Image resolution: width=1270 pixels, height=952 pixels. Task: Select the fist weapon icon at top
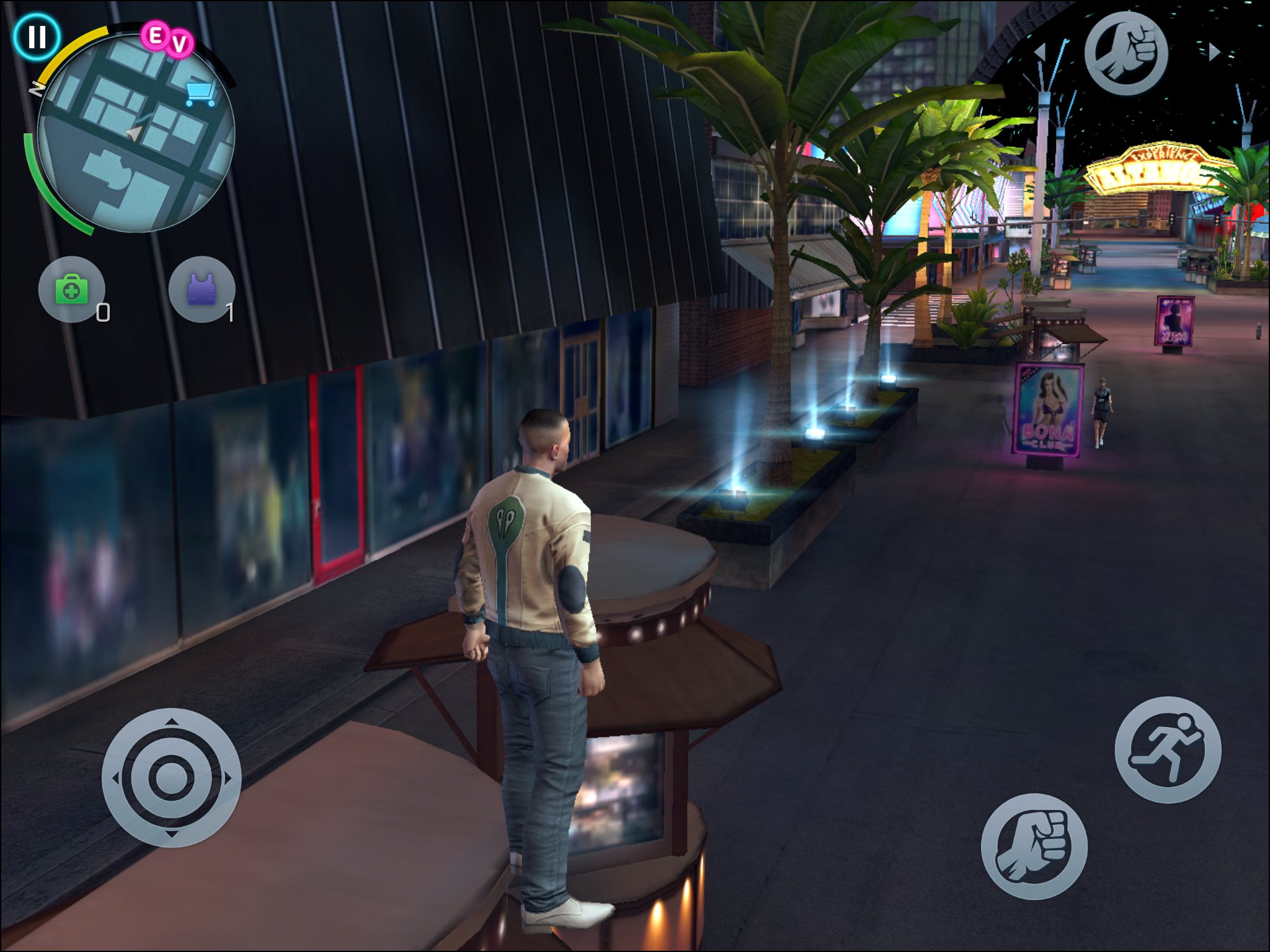click(1126, 53)
